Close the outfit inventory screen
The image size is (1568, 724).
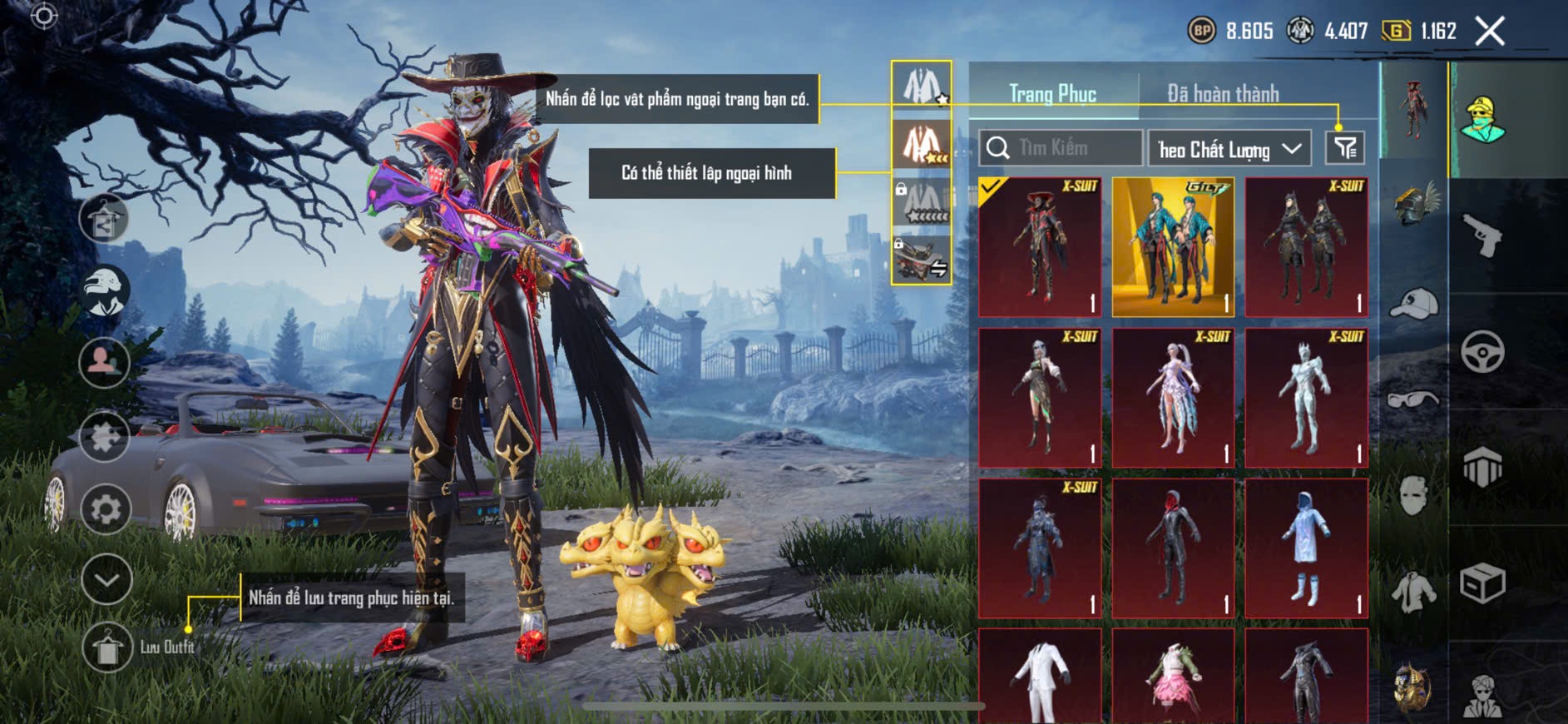1490,32
